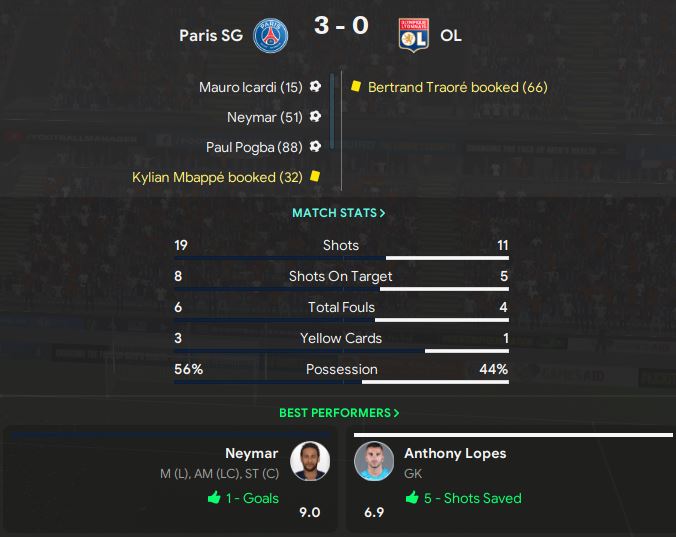Click the Paris SG club crest

pyautogui.click(x=269, y=36)
